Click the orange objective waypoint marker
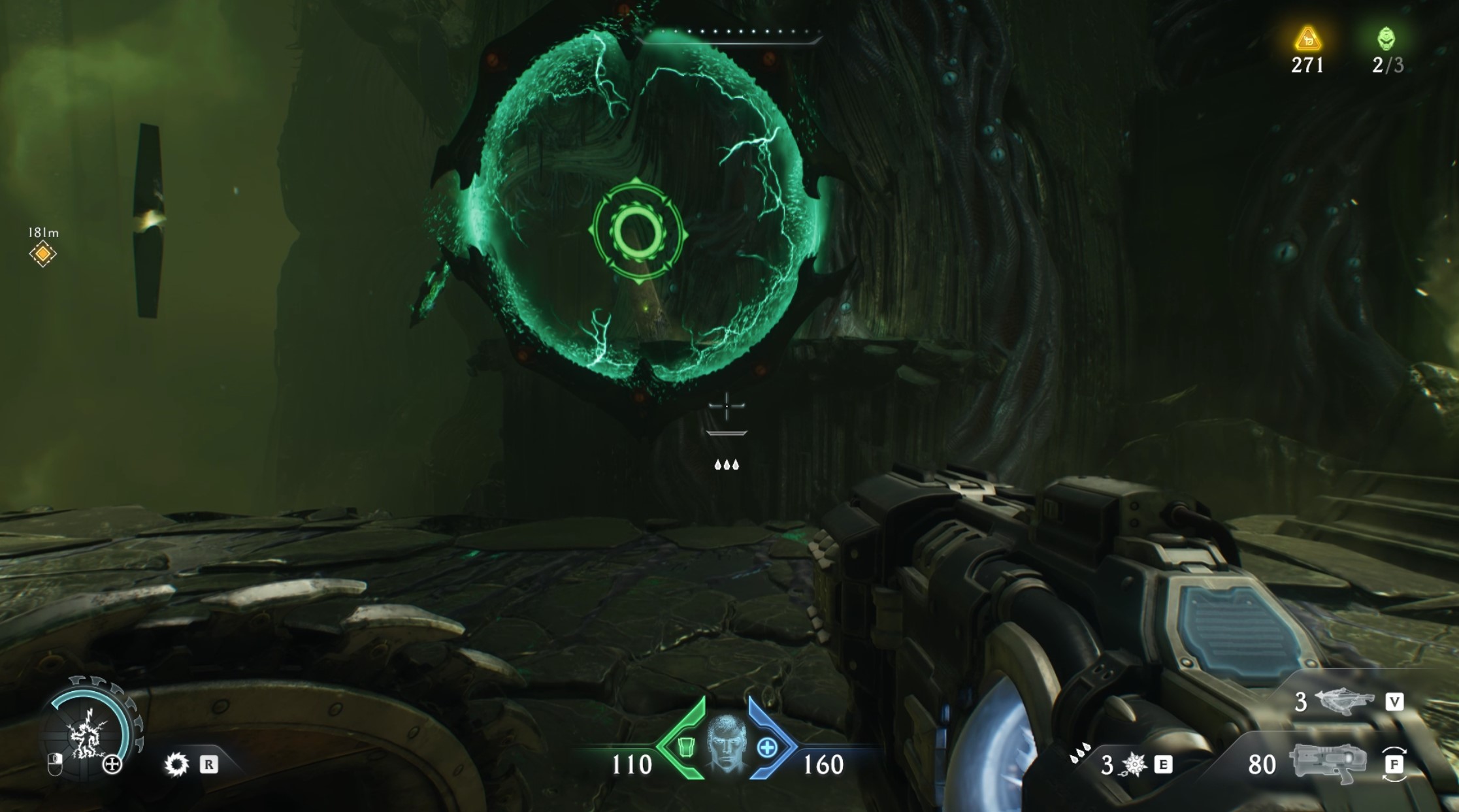The height and width of the screenshot is (812, 1459). pyautogui.click(x=42, y=253)
